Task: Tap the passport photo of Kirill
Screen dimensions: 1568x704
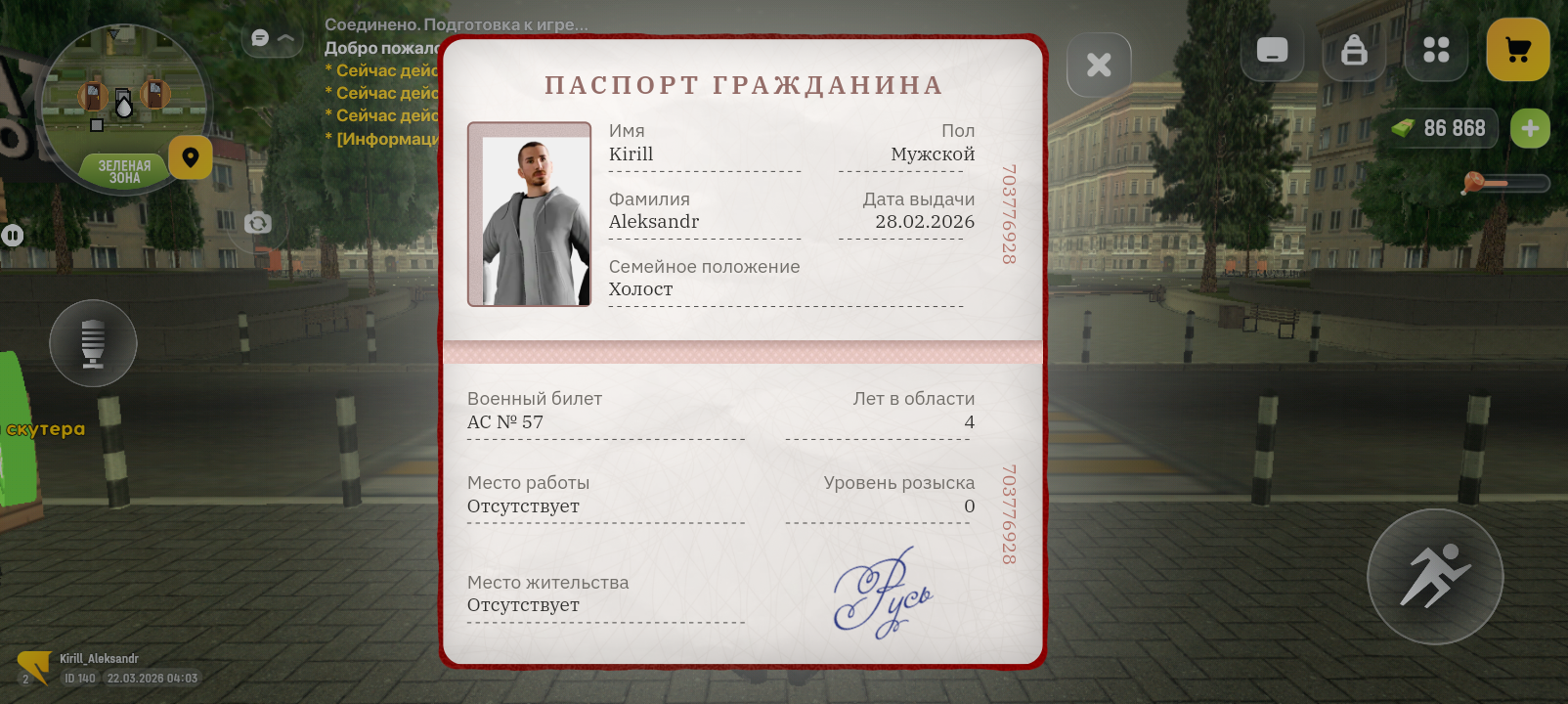Action: [529, 213]
